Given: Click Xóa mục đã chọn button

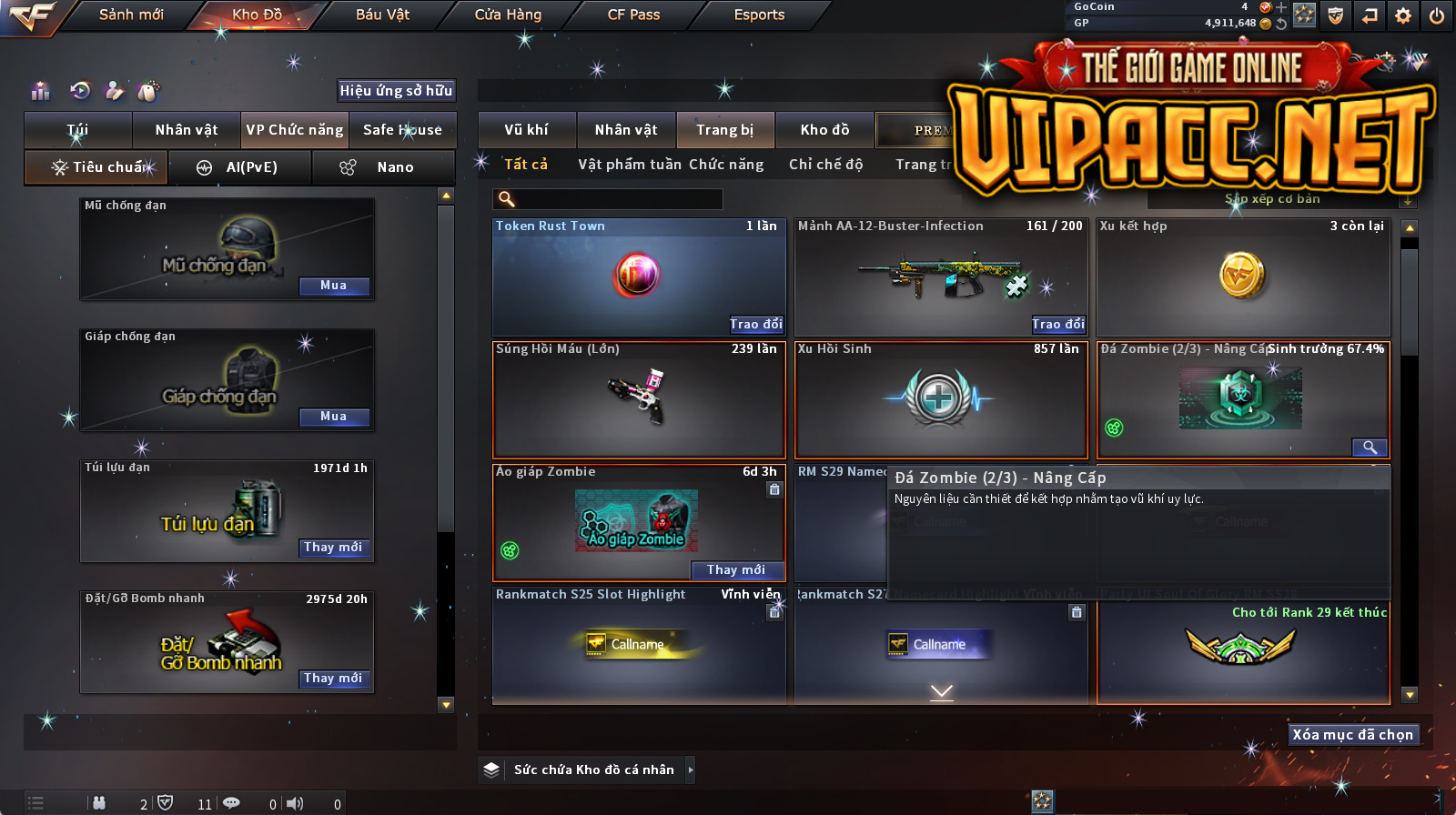Looking at the screenshot, I should [x=1353, y=735].
